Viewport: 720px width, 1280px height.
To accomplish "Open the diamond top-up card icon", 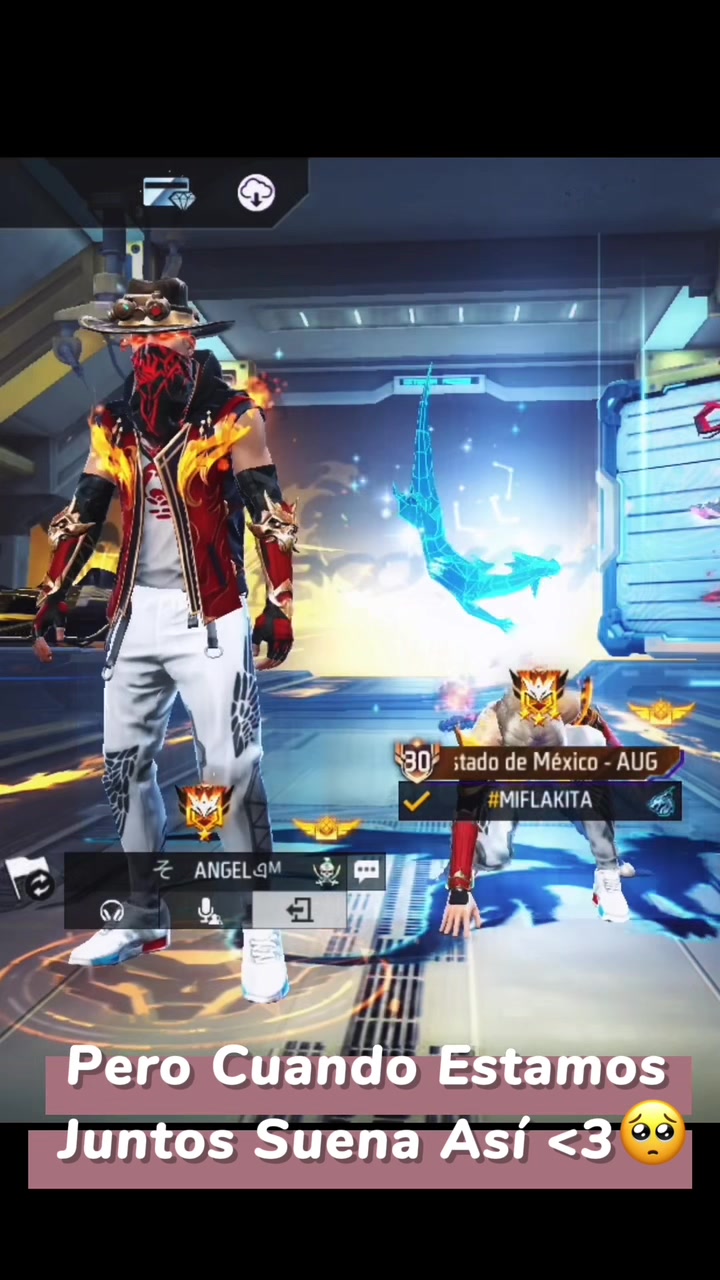I will (x=167, y=192).
